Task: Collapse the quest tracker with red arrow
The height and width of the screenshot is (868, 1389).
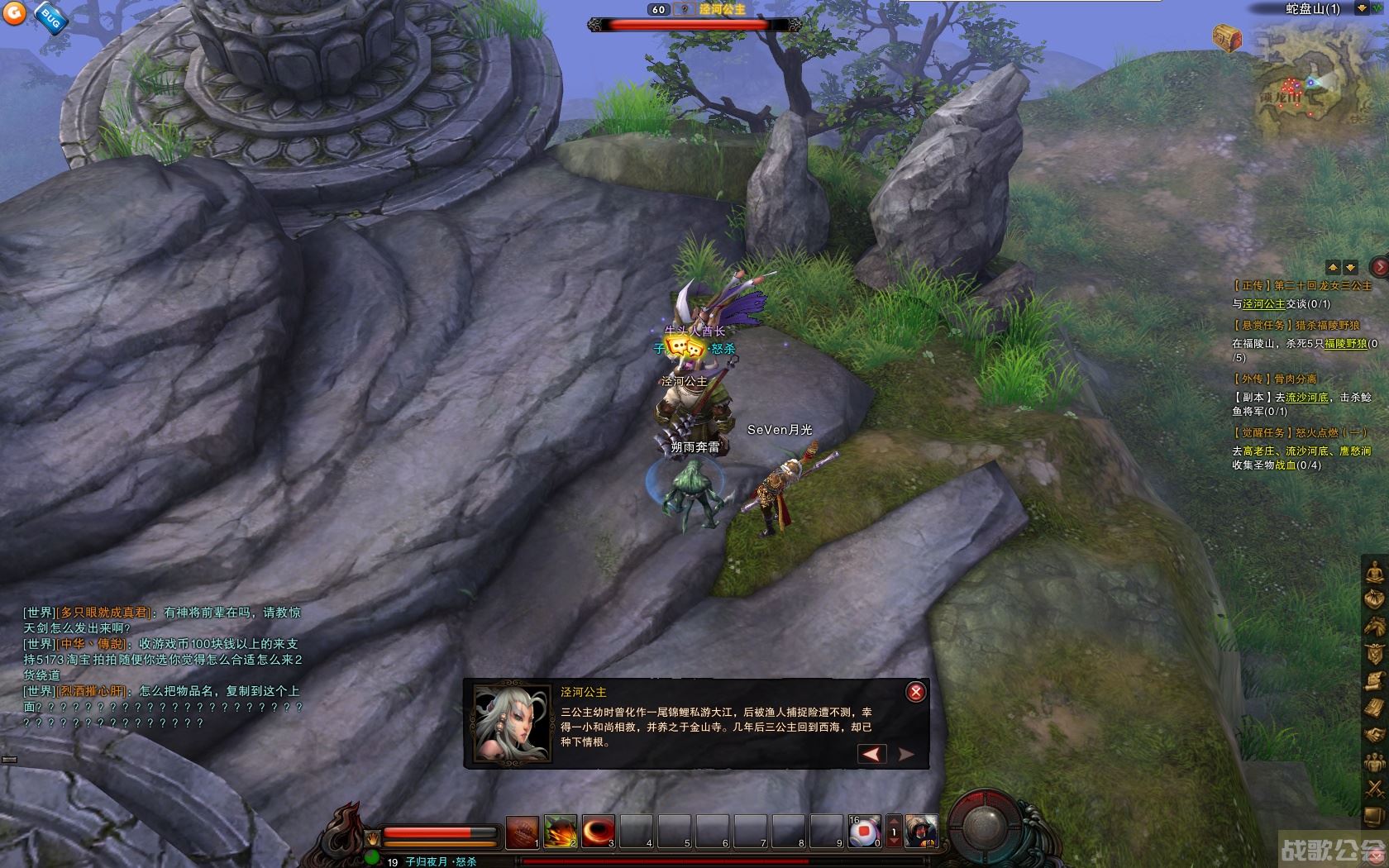Action: (1379, 266)
